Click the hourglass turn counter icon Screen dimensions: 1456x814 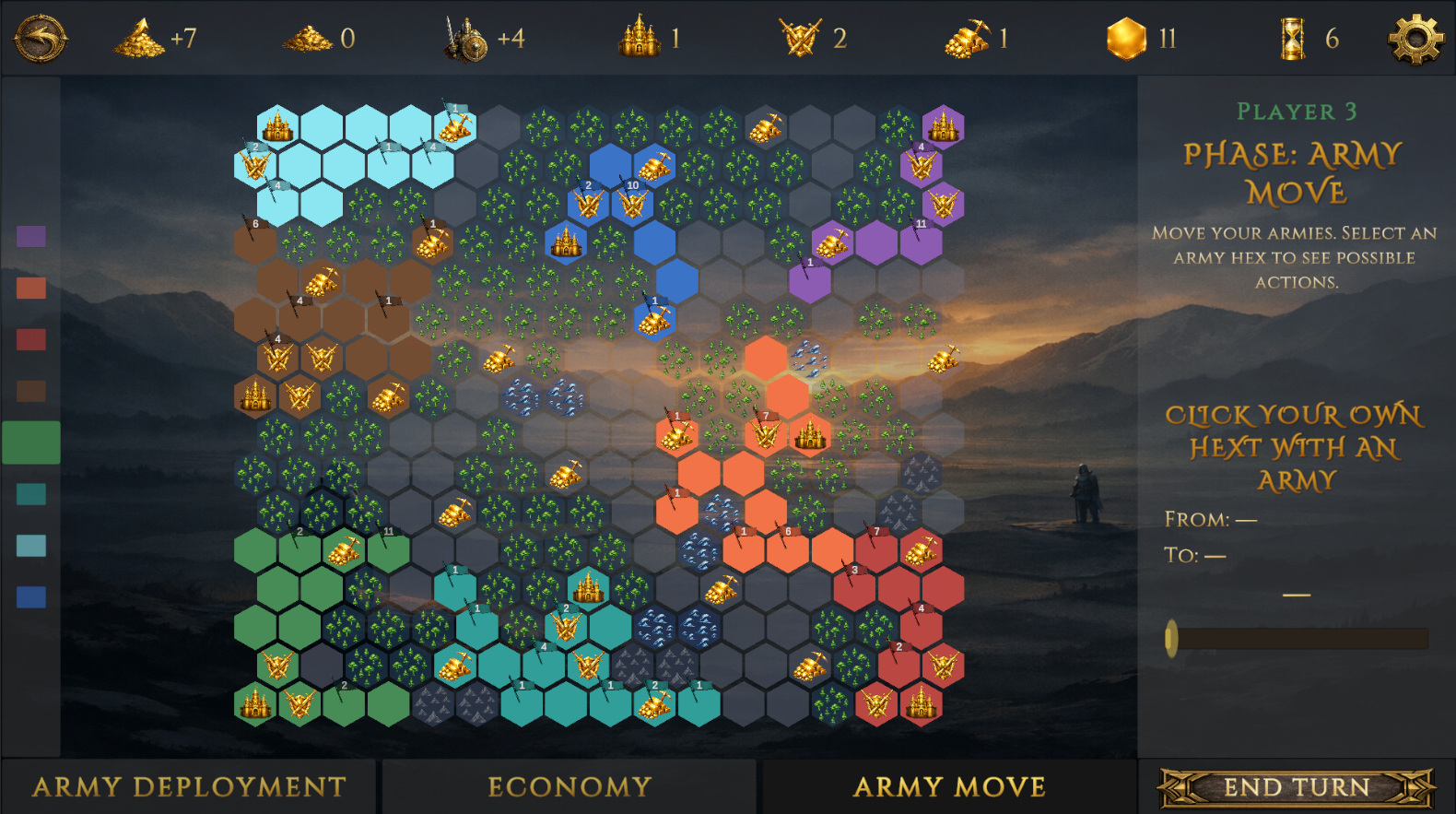(1290, 39)
